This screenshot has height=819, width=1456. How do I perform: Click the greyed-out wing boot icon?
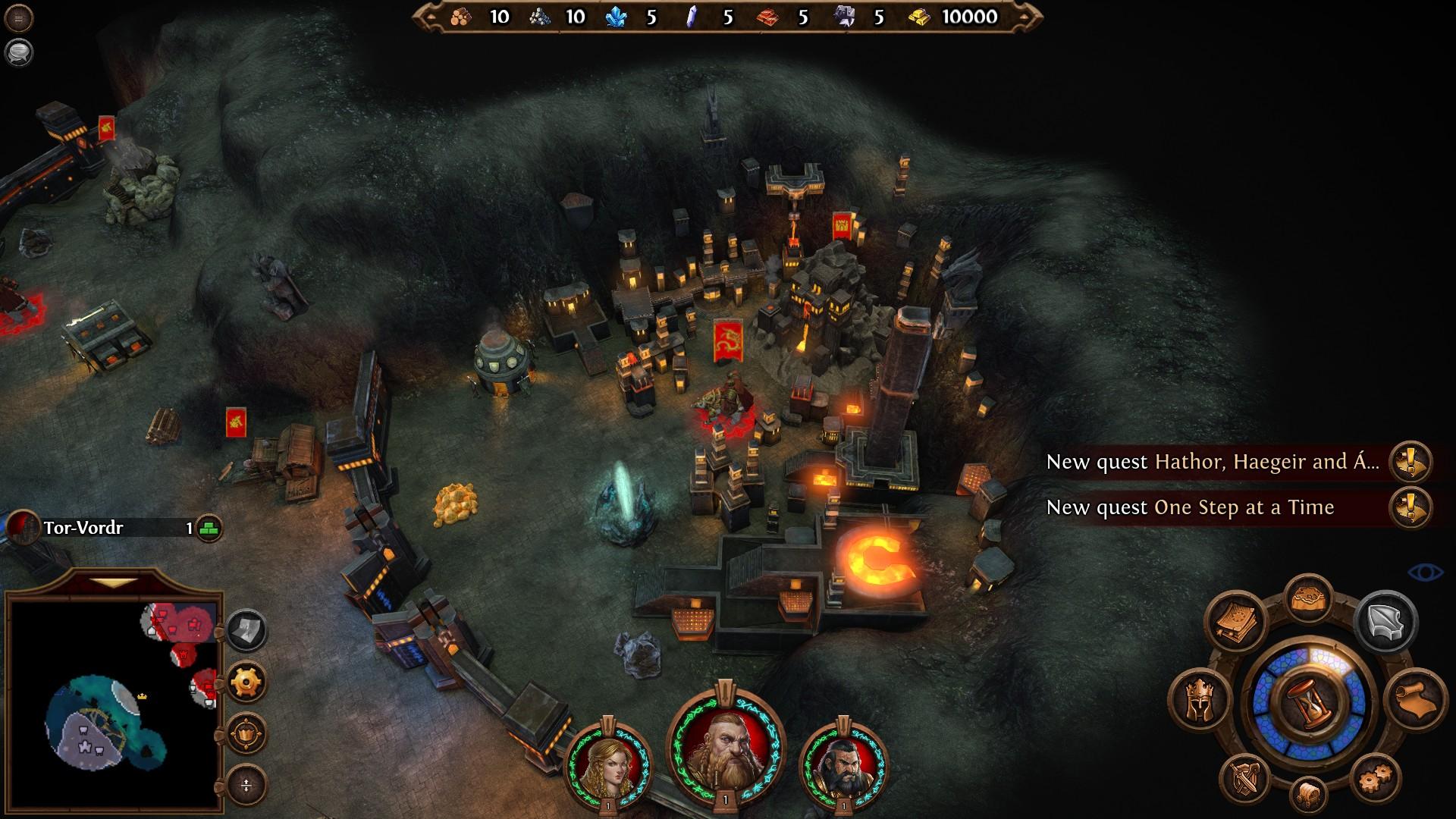(x=1385, y=622)
